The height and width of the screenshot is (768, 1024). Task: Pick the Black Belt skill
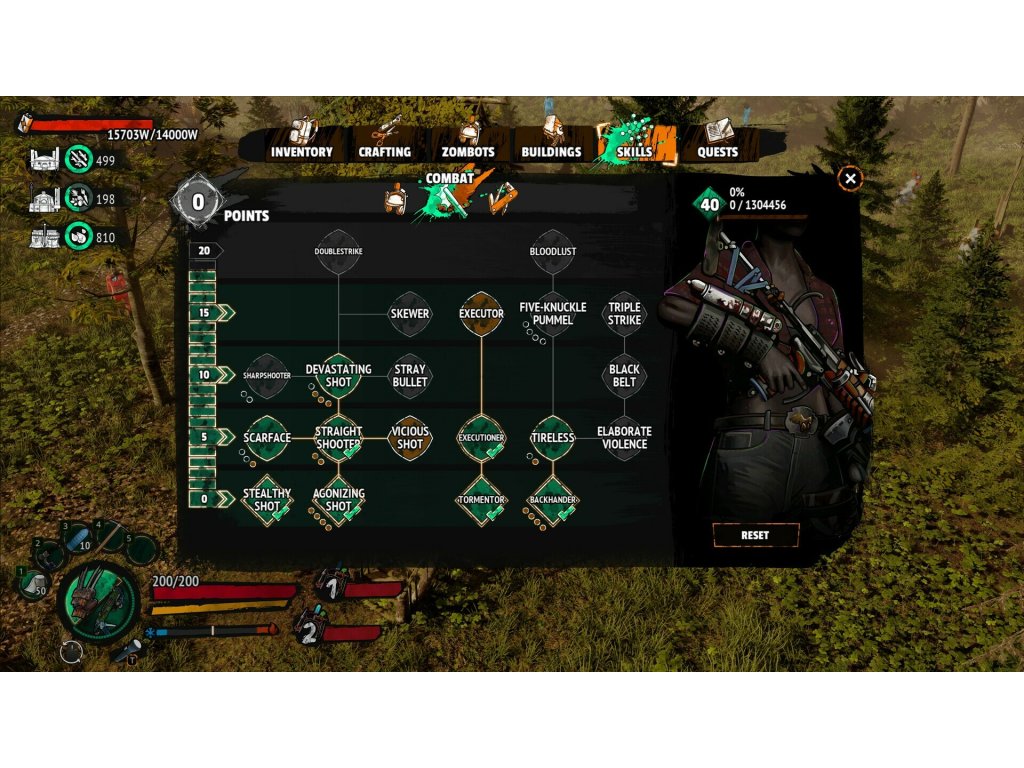point(624,375)
